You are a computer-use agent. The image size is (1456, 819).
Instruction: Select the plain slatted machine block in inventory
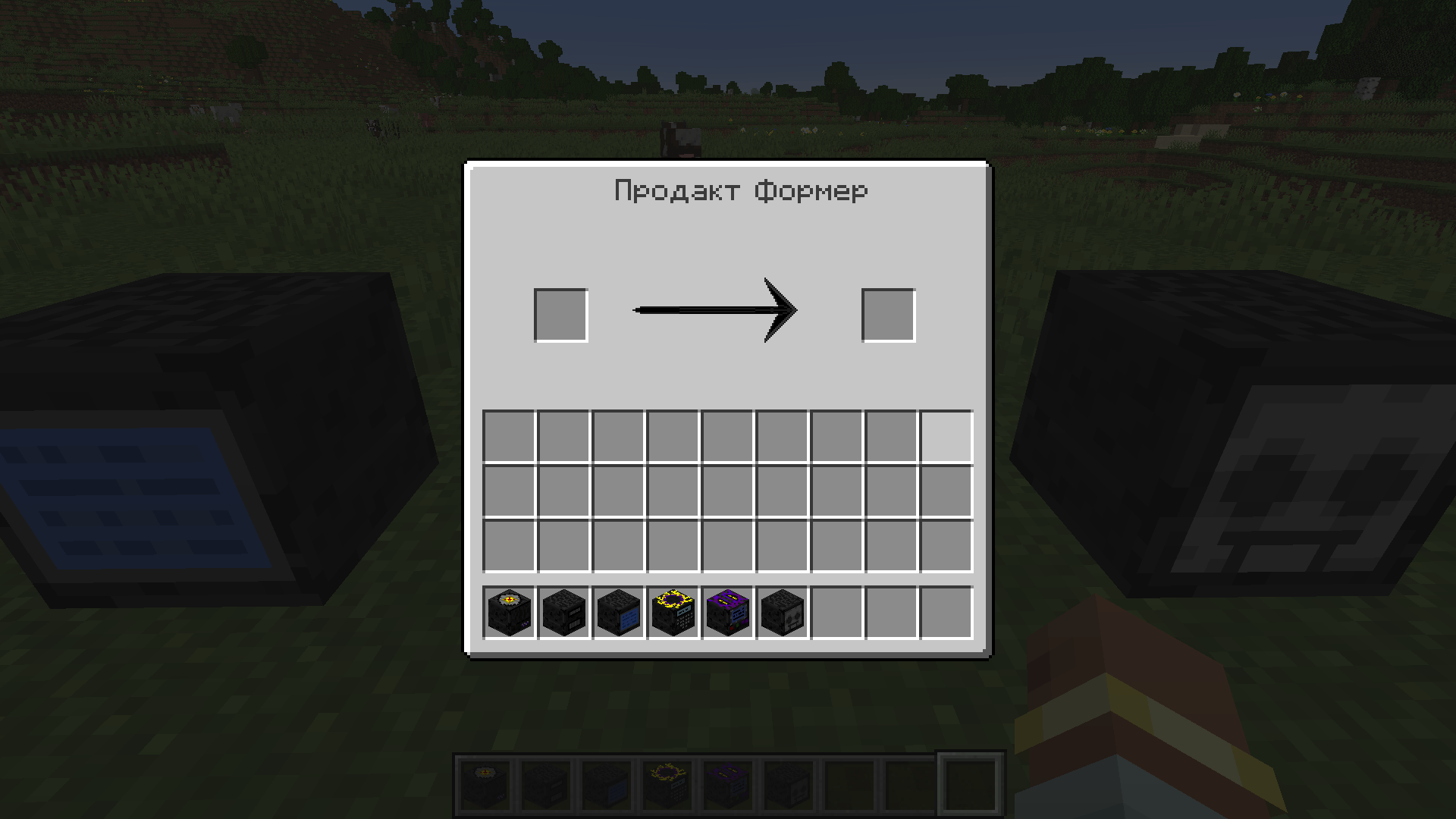coord(563,612)
